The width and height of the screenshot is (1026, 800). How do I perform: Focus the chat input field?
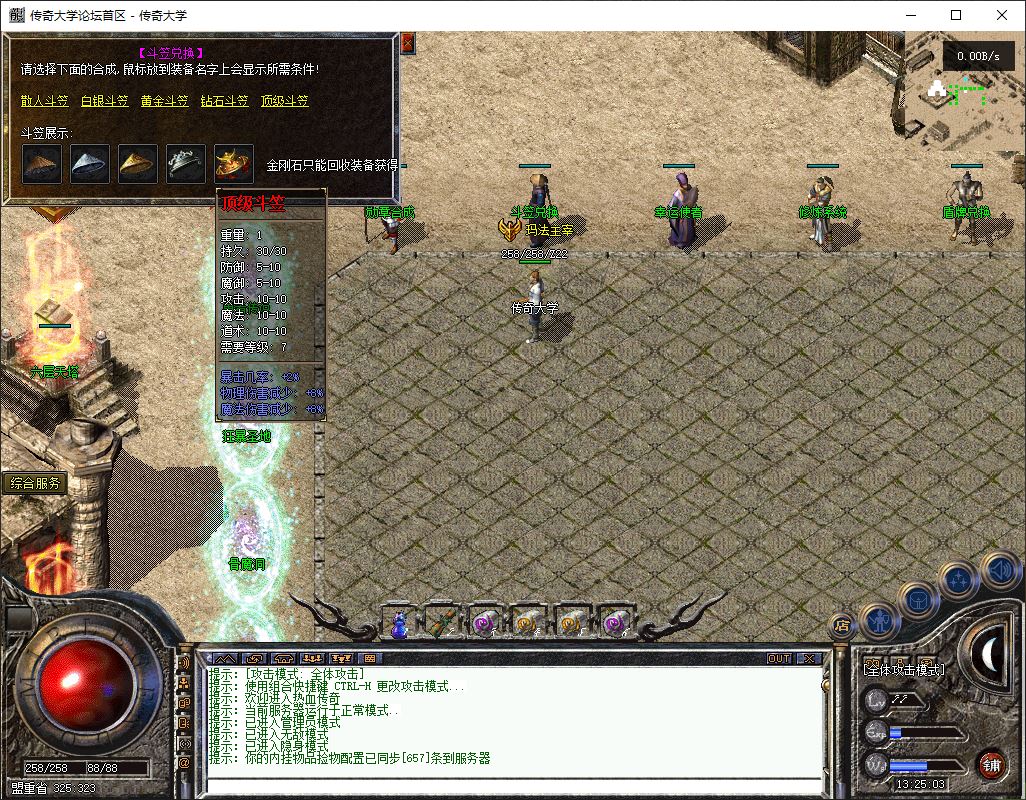pos(510,785)
